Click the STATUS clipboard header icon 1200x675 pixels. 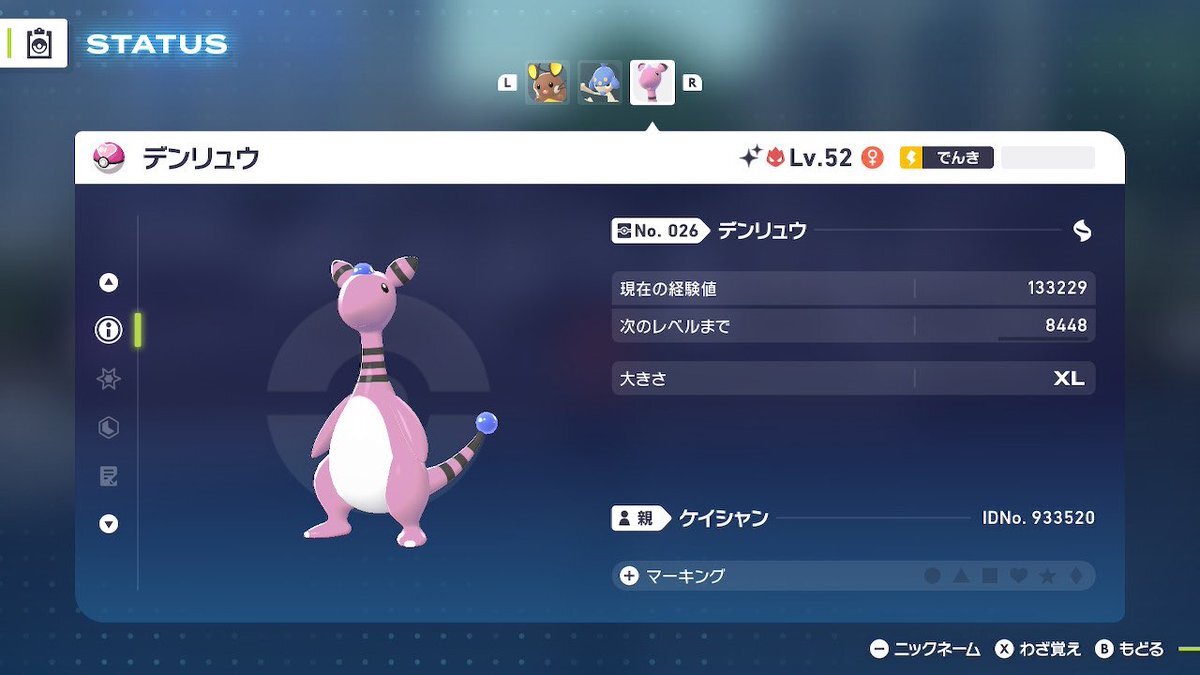(x=39, y=44)
